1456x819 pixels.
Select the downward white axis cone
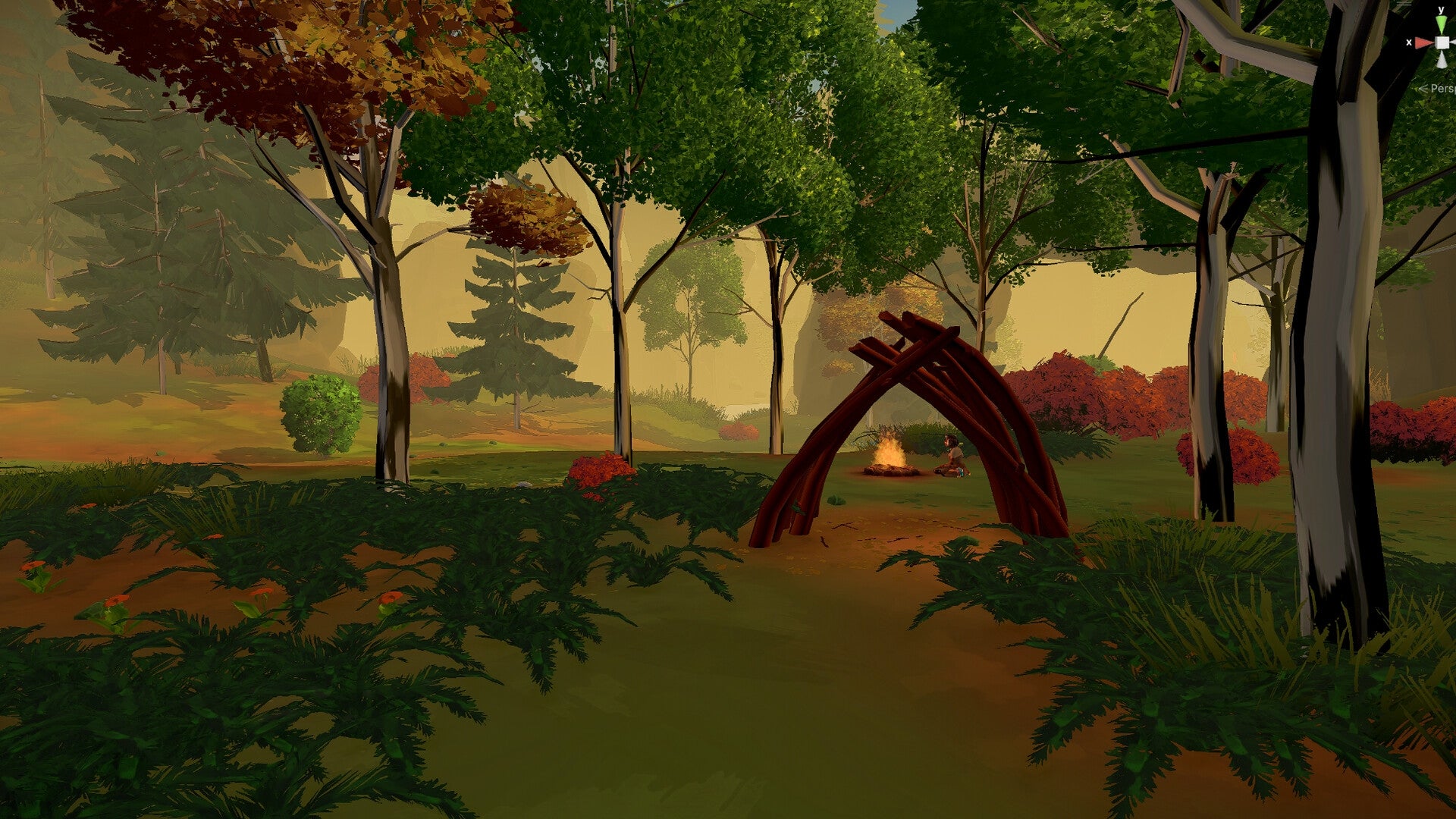(1442, 60)
